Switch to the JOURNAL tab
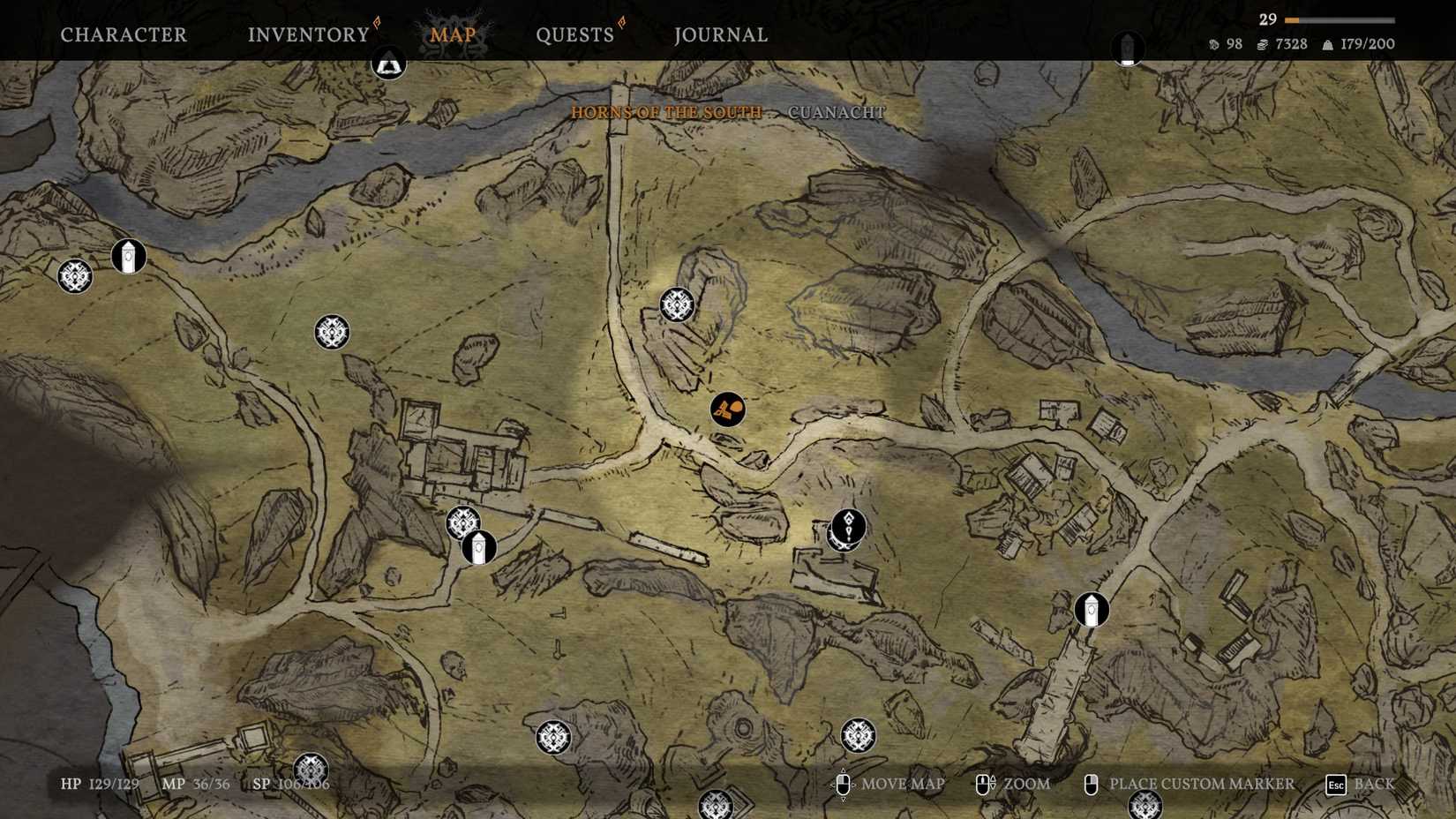 pyautogui.click(x=719, y=34)
